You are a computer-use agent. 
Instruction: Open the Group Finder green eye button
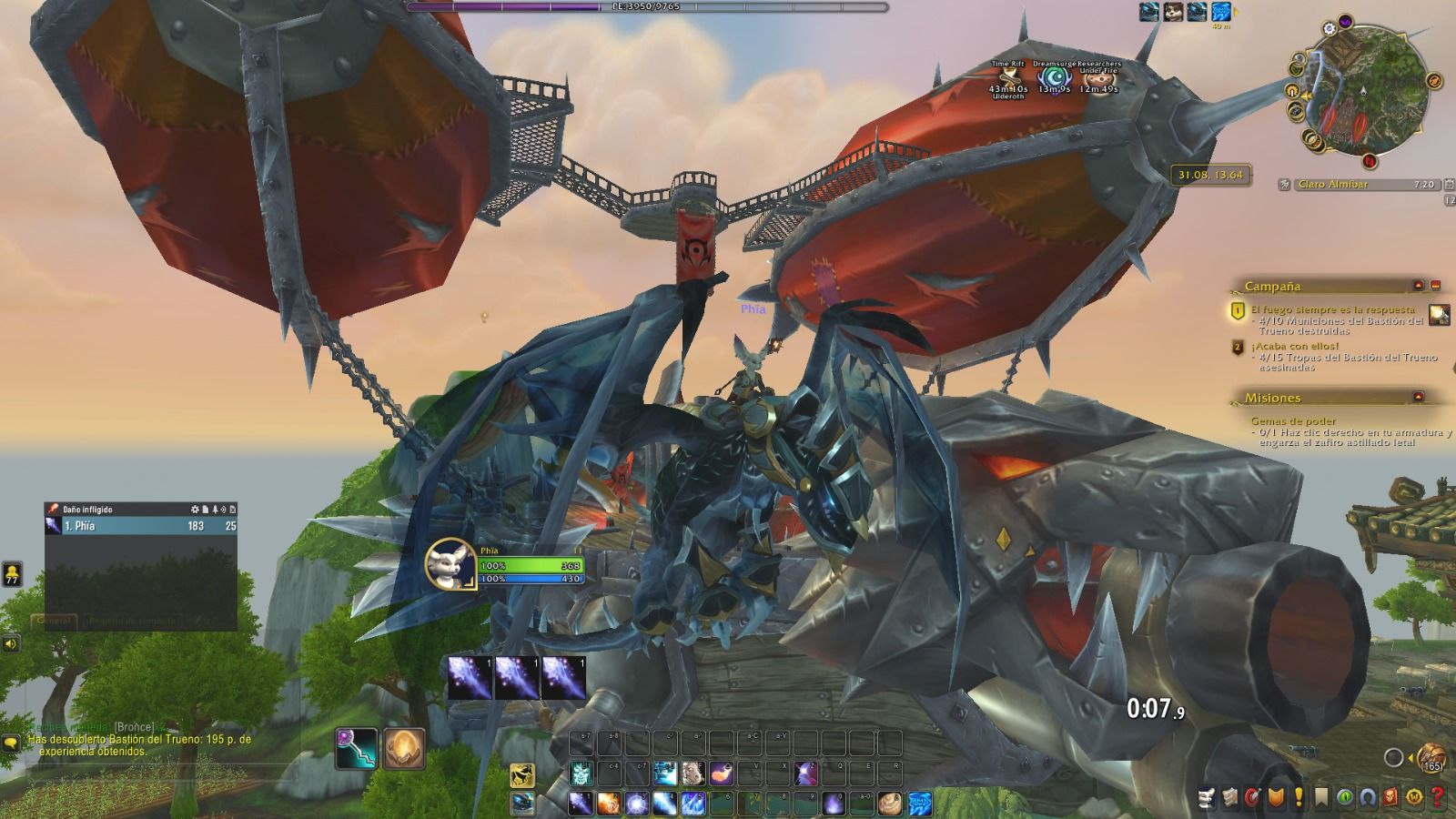(x=1345, y=798)
